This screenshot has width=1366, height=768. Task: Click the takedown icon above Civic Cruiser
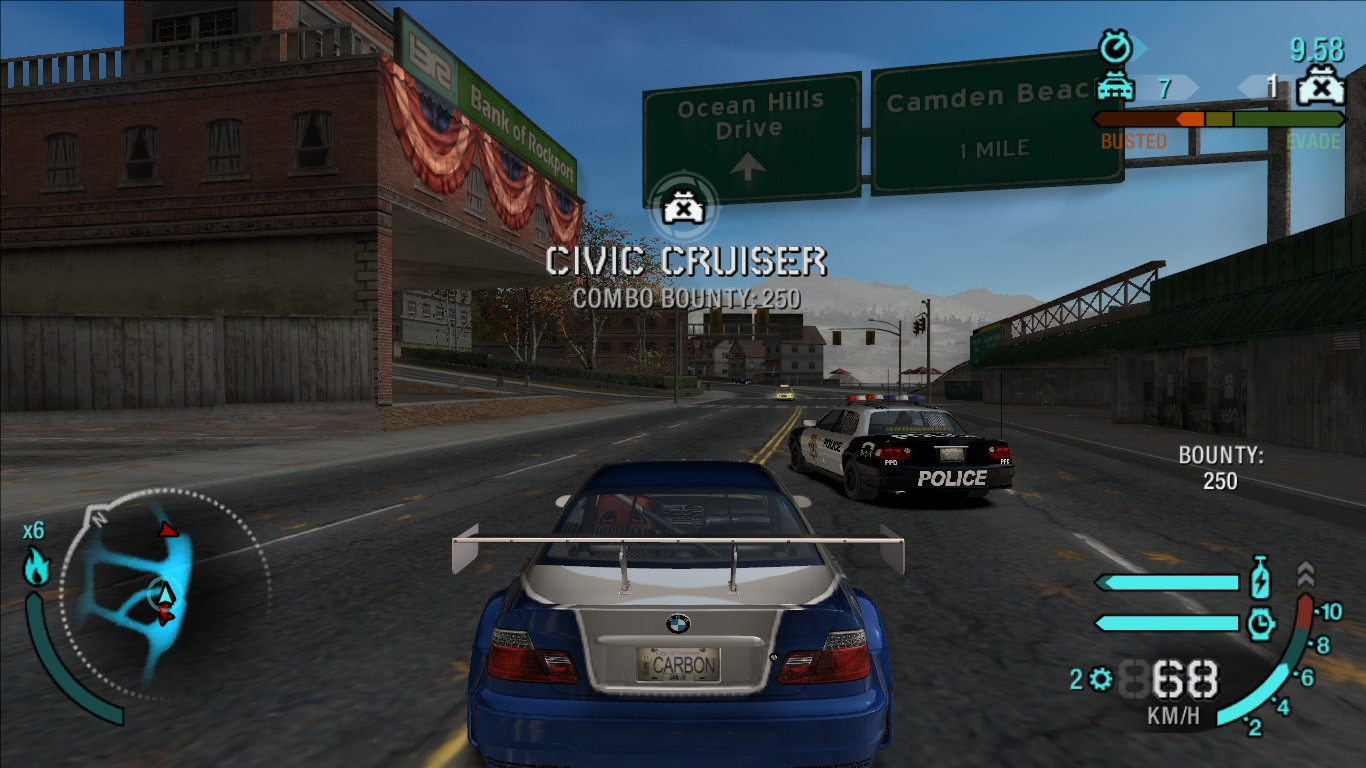(681, 208)
